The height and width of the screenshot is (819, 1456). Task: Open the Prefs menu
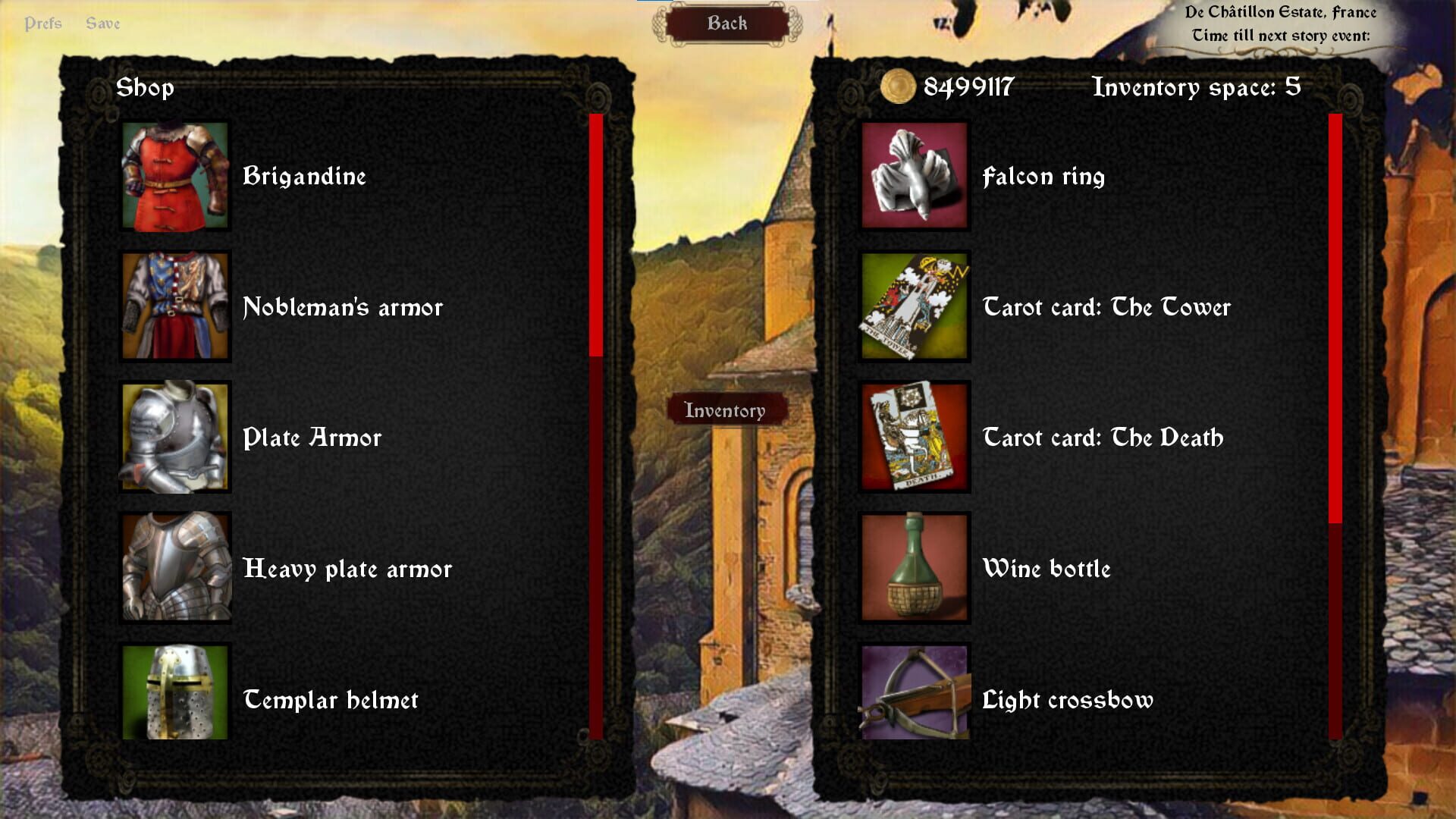pos(43,23)
